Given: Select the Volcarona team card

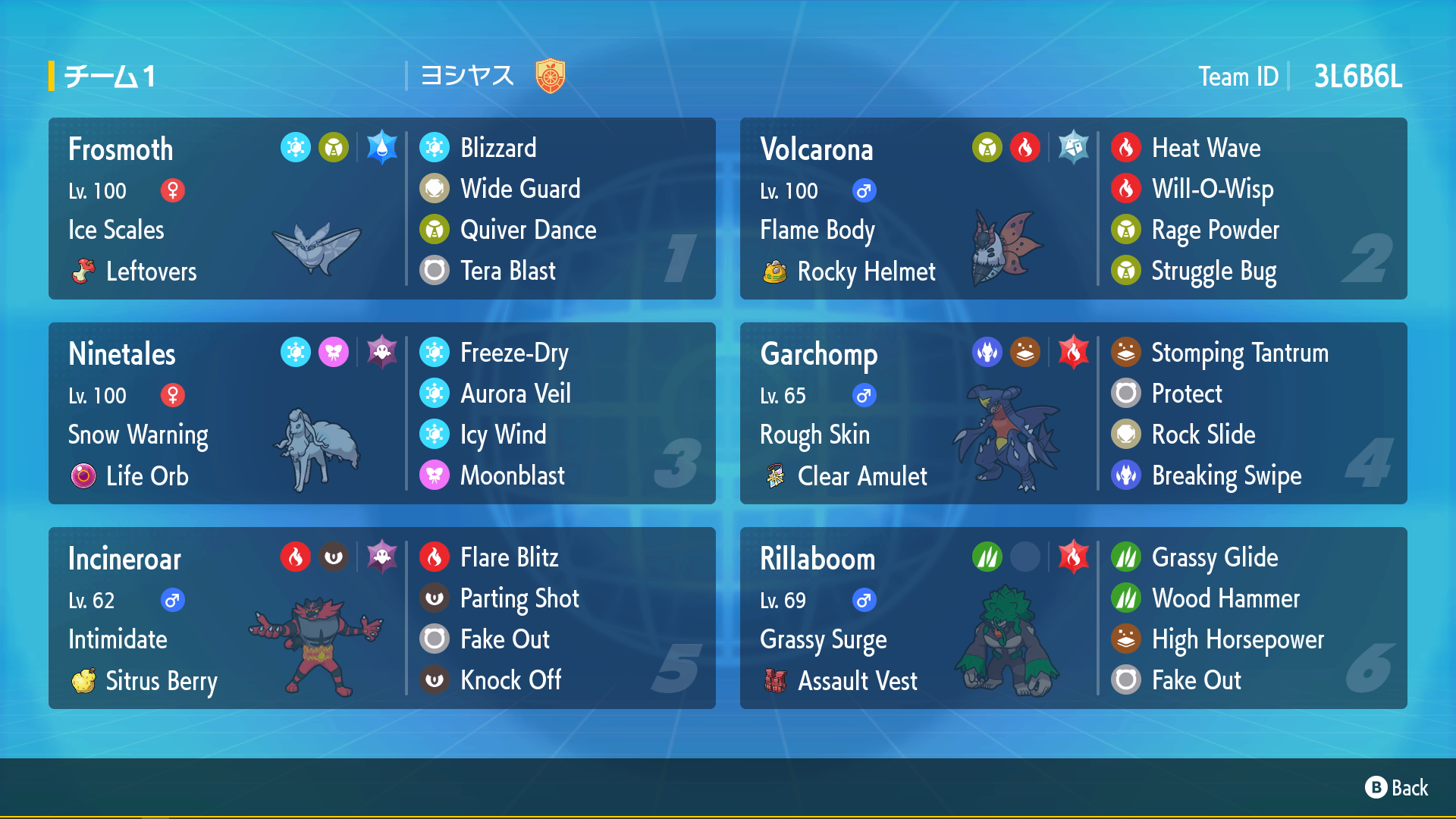Looking at the screenshot, I should click(x=919, y=209).
